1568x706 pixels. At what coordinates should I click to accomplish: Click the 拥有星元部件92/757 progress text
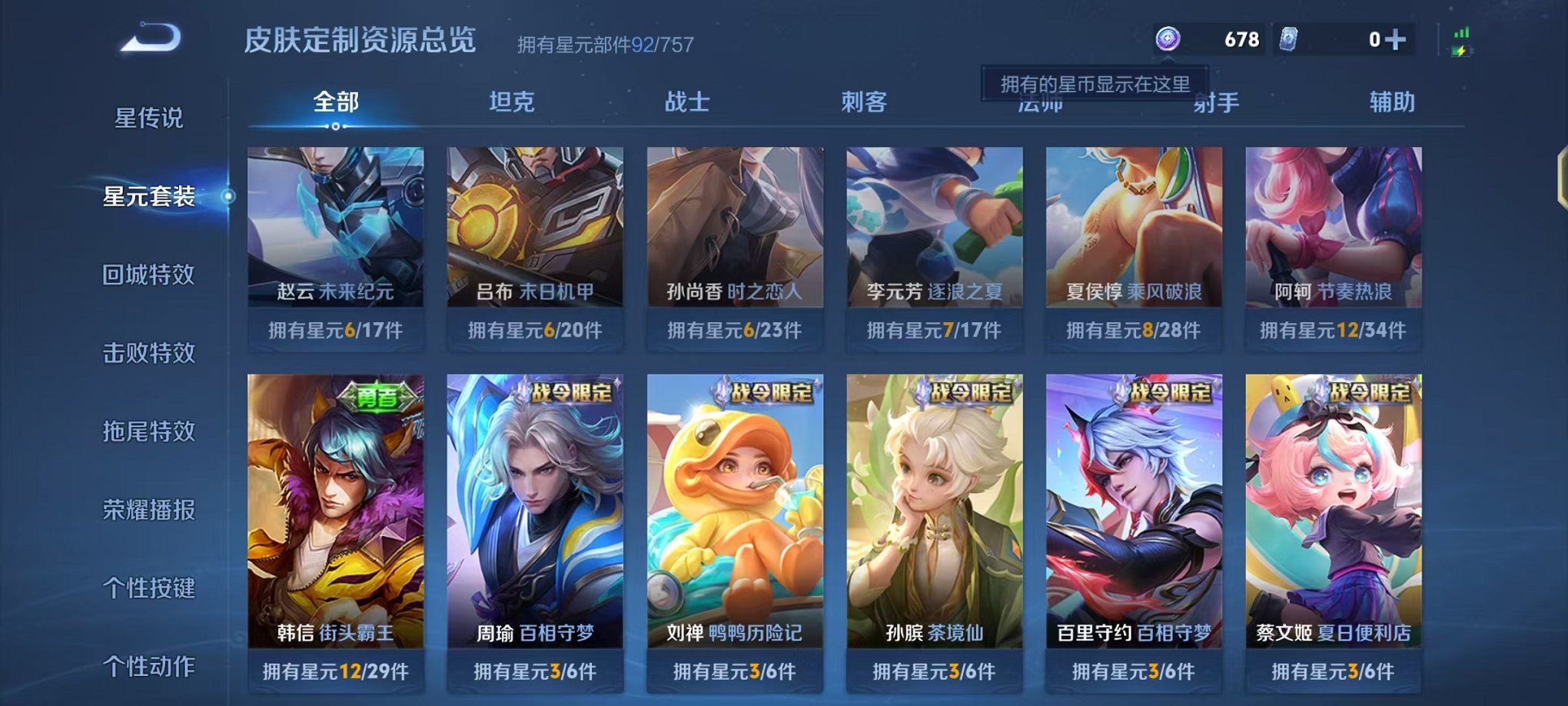click(603, 44)
